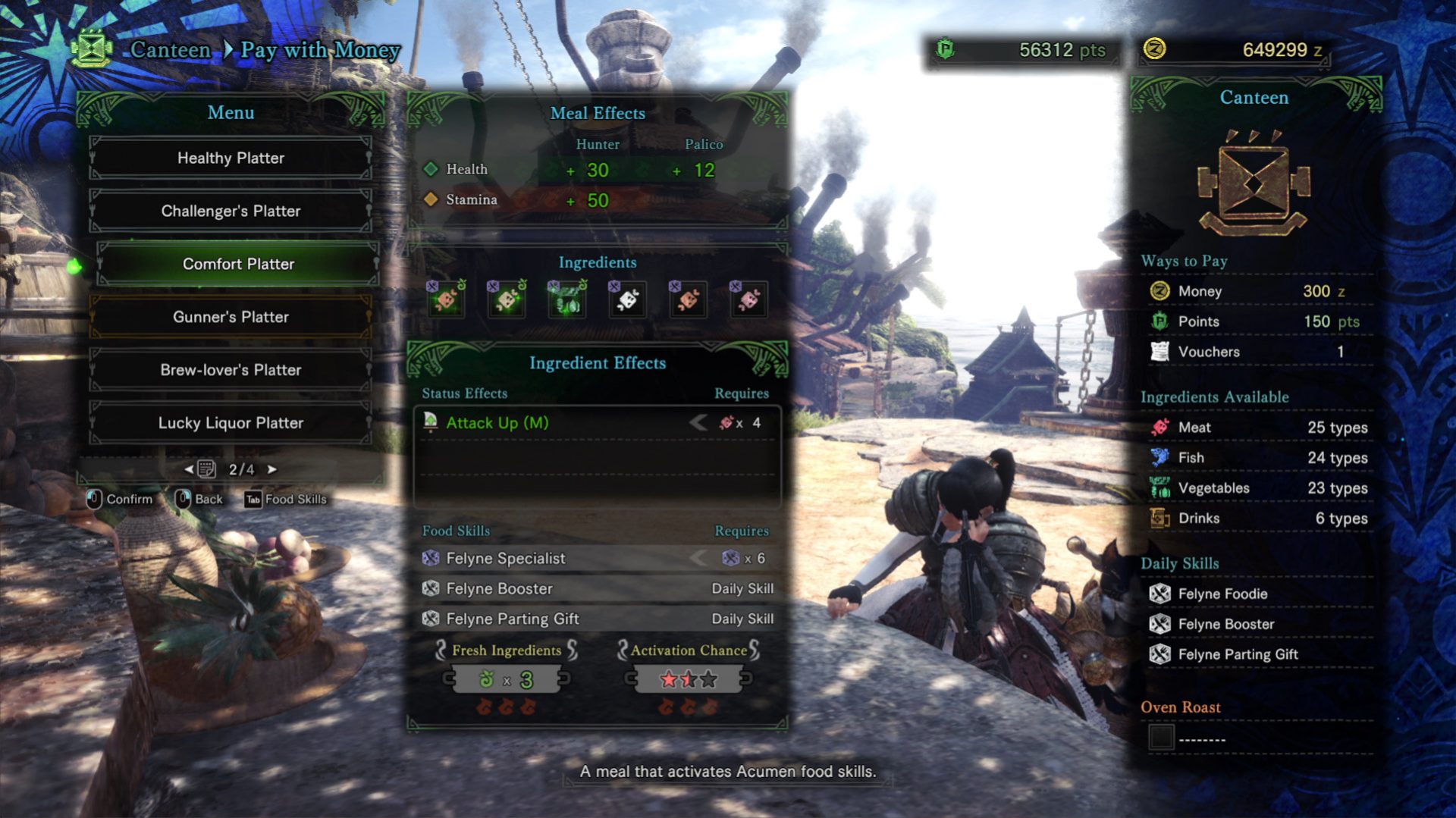The height and width of the screenshot is (818, 1456).
Task: Click the Drinks icon under Ingredients Available
Action: pos(1162,518)
